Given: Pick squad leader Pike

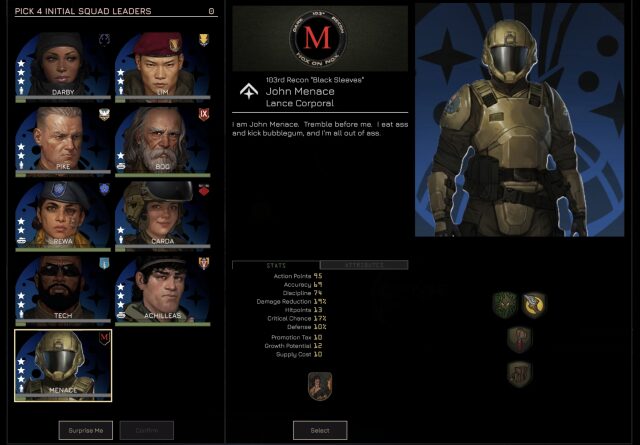Looking at the screenshot, I should tap(63, 139).
